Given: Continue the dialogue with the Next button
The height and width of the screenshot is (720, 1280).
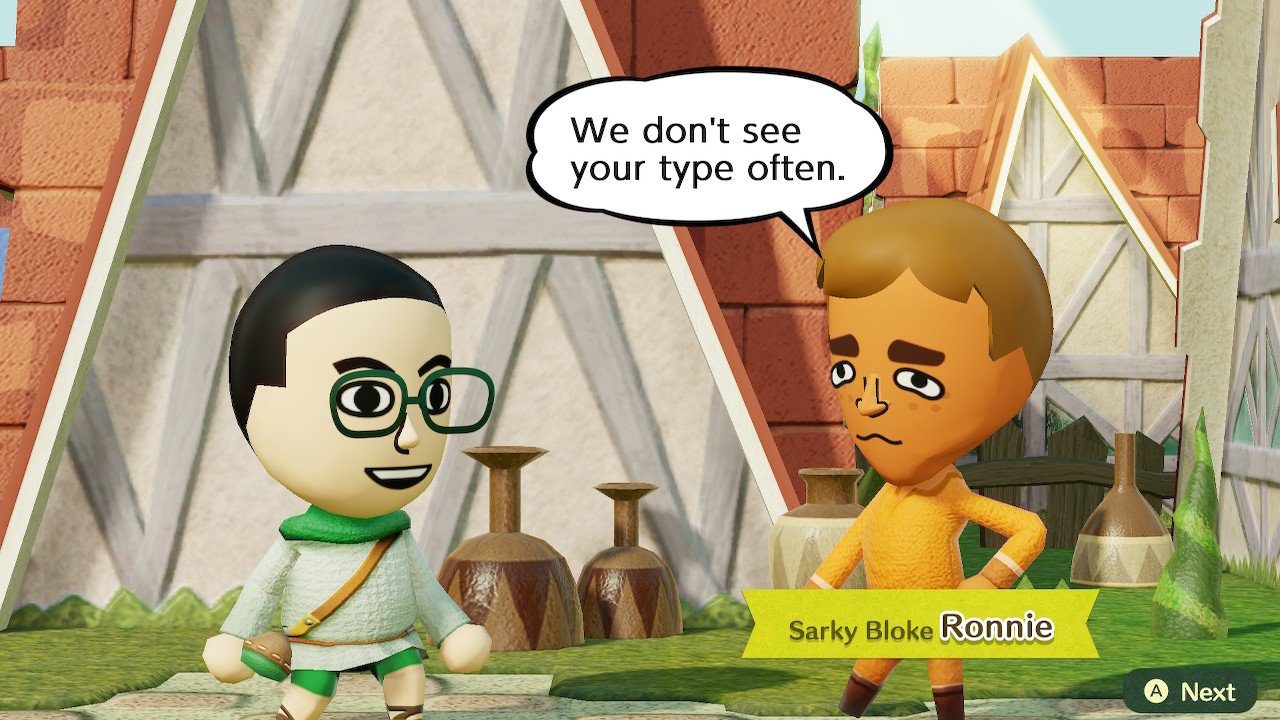Looking at the screenshot, I should pos(1190,691).
